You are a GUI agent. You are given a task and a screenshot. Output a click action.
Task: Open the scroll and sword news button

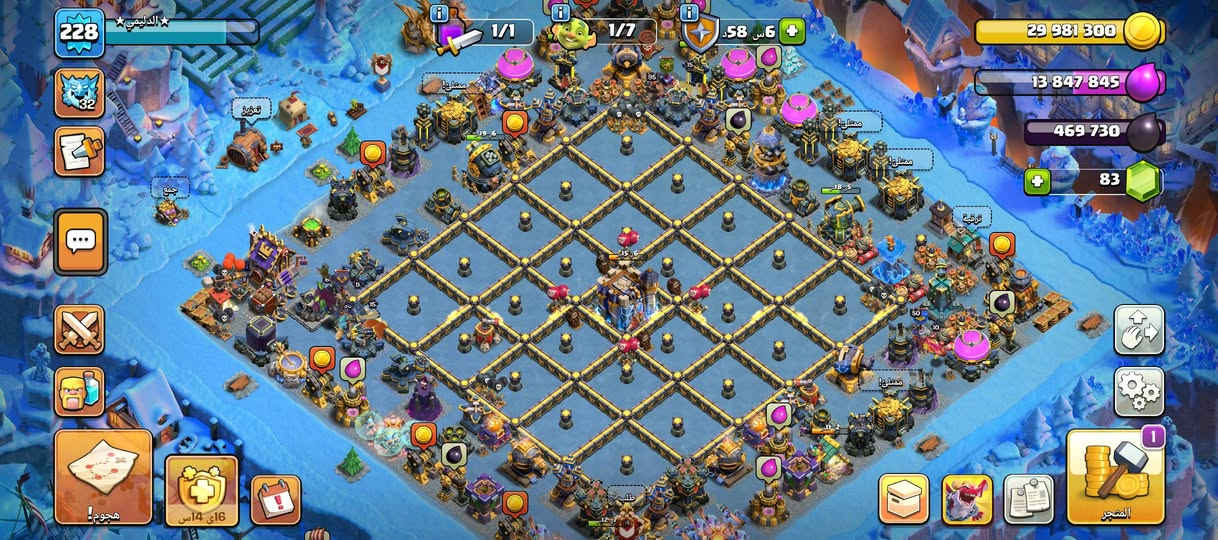pyautogui.click(x=79, y=151)
